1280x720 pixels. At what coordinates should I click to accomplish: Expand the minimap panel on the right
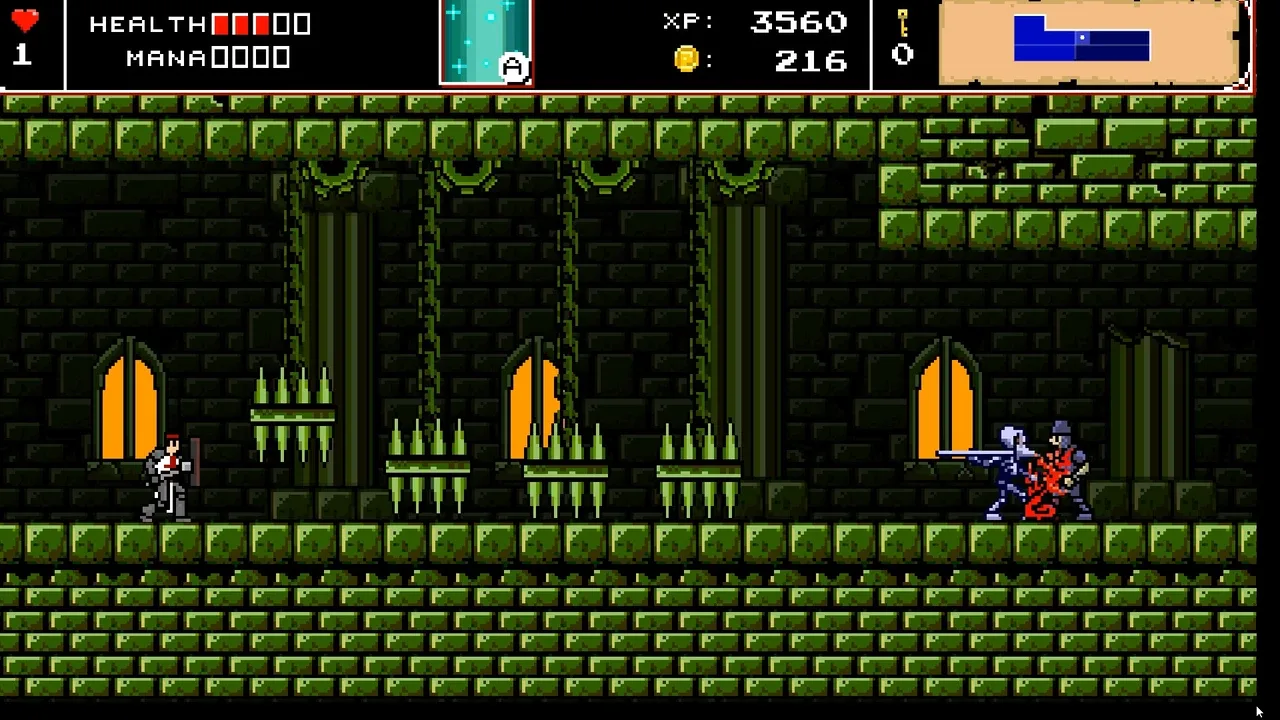click(x=1090, y=44)
